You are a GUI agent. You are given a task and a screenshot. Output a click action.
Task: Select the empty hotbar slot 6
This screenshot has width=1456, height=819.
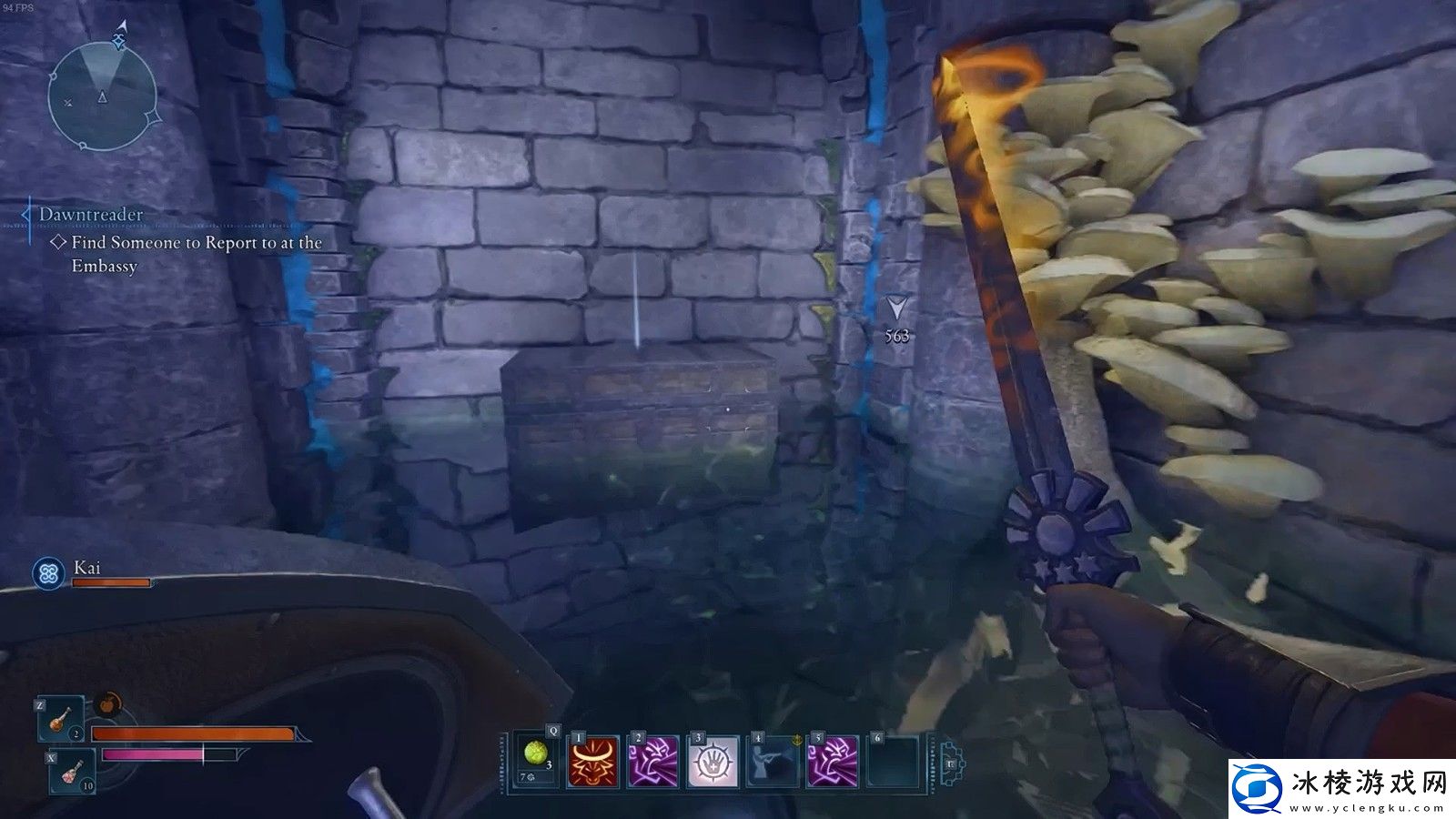tap(894, 761)
